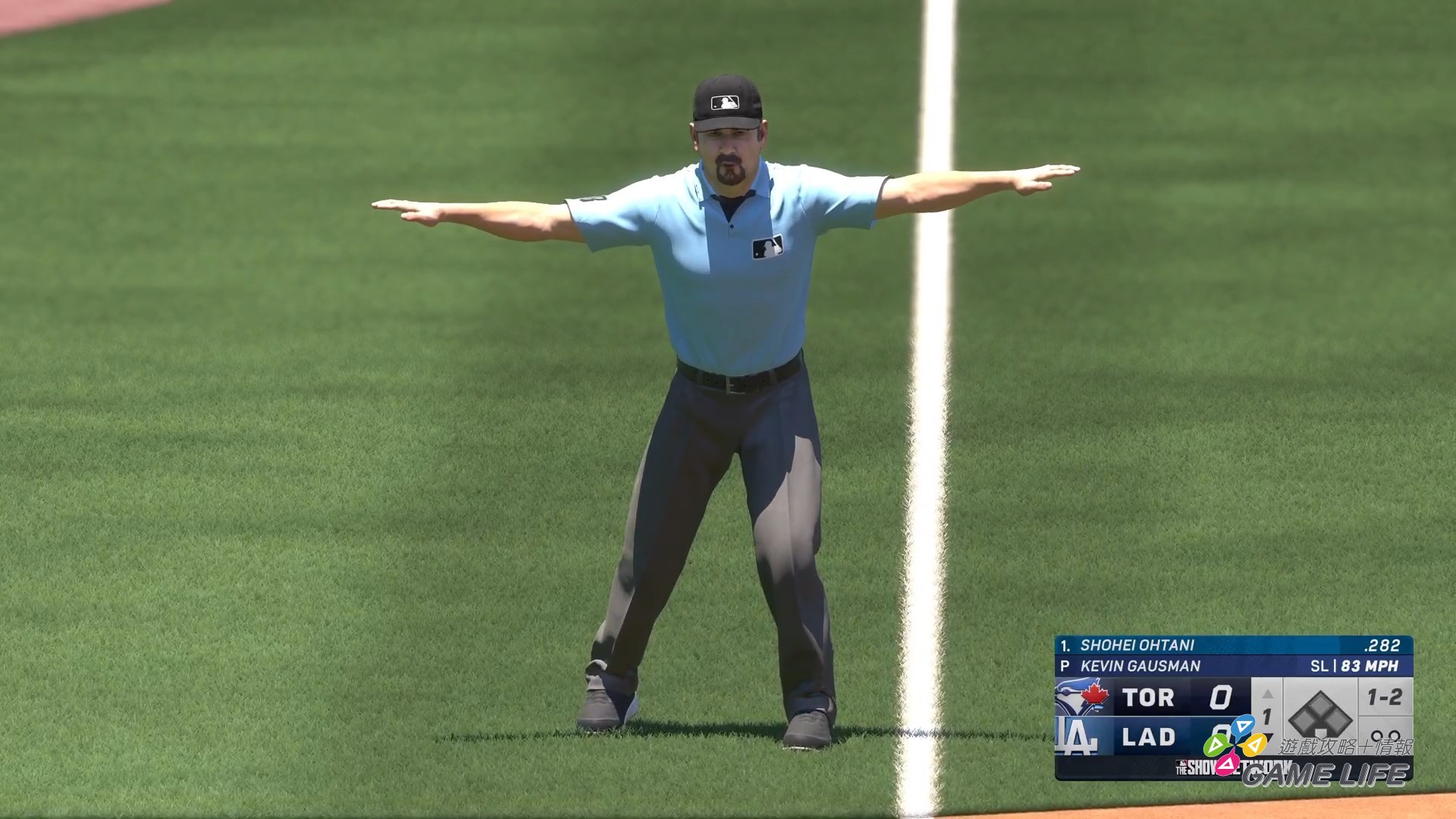
Task: Click the blue Game Life arrow icon
Action: click(x=1244, y=726)
